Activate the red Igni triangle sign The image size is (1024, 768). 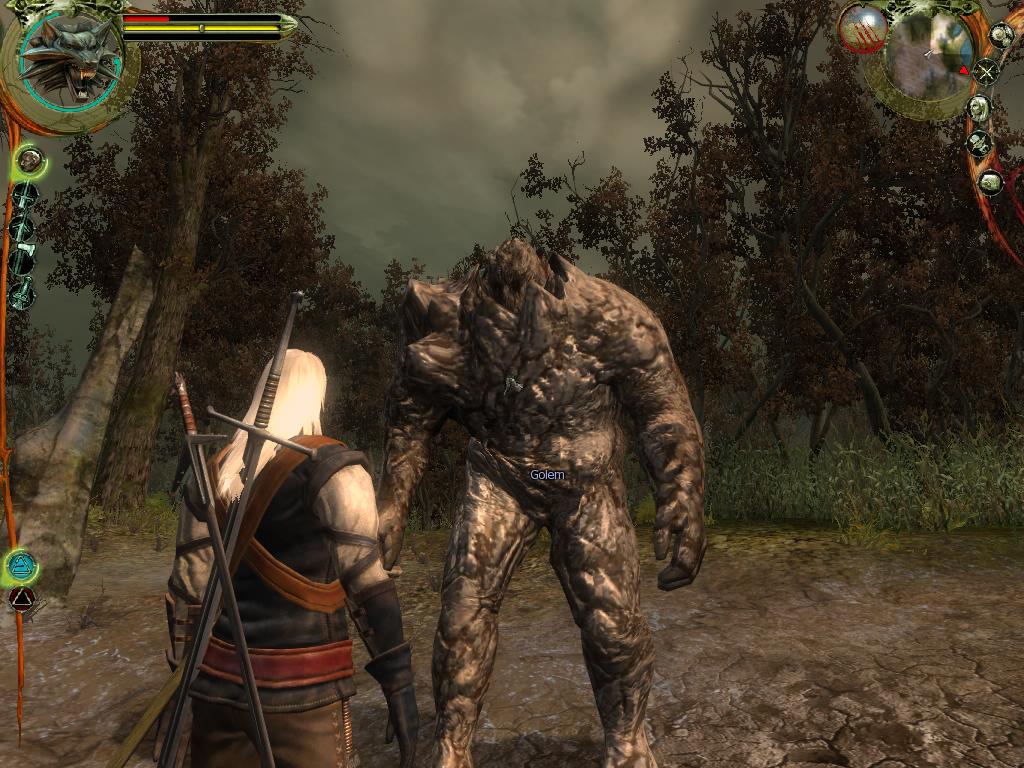[21, 599]
